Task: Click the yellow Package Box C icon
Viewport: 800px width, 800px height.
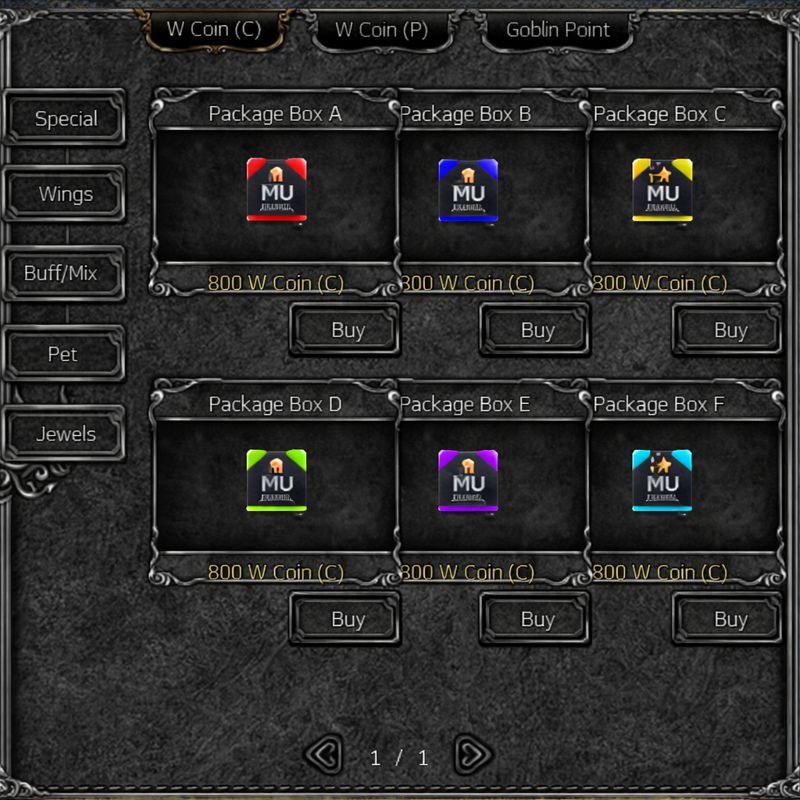Action: point(662,190)
